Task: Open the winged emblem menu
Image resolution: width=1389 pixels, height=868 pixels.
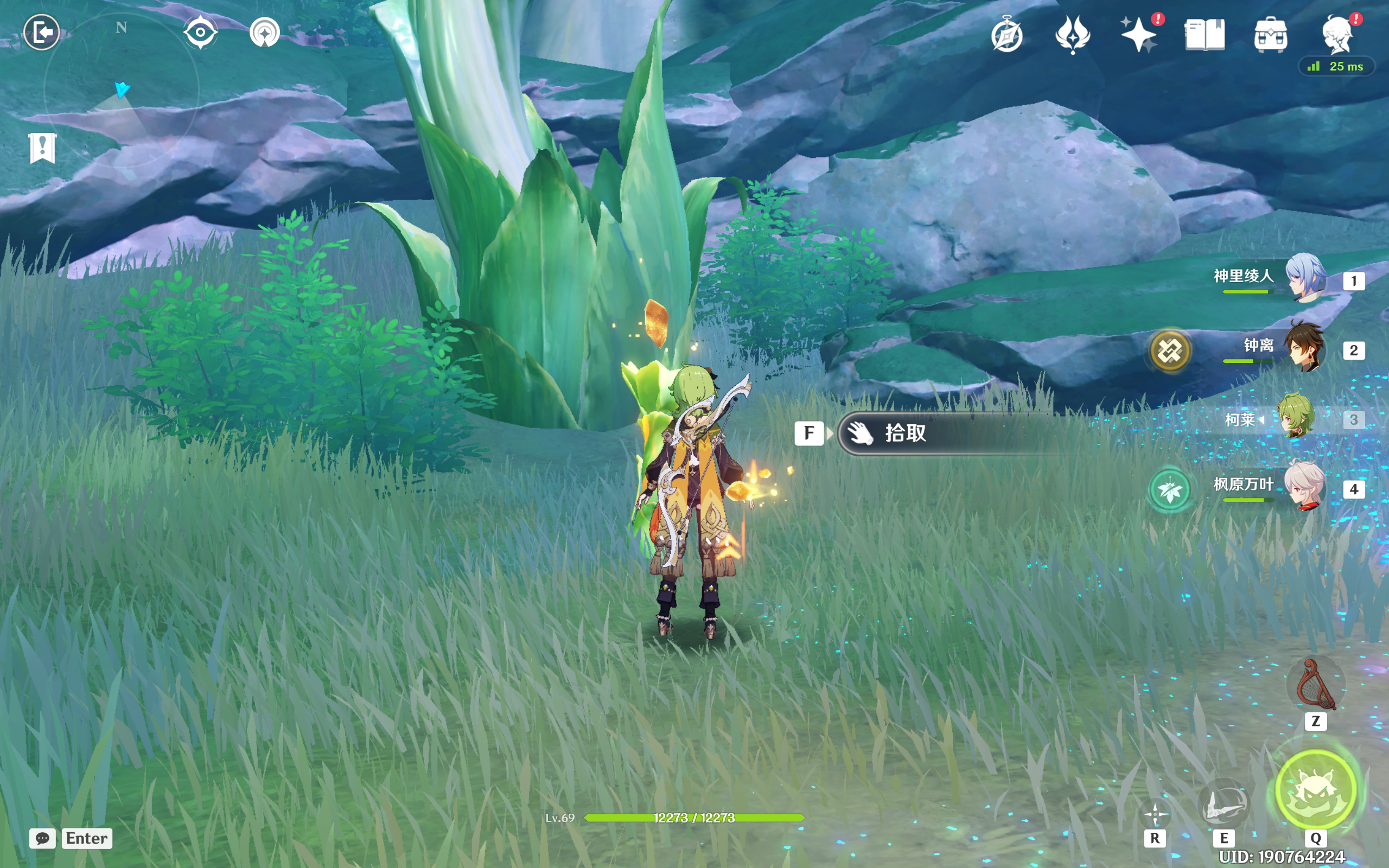Action: (x=1072, y=35)
